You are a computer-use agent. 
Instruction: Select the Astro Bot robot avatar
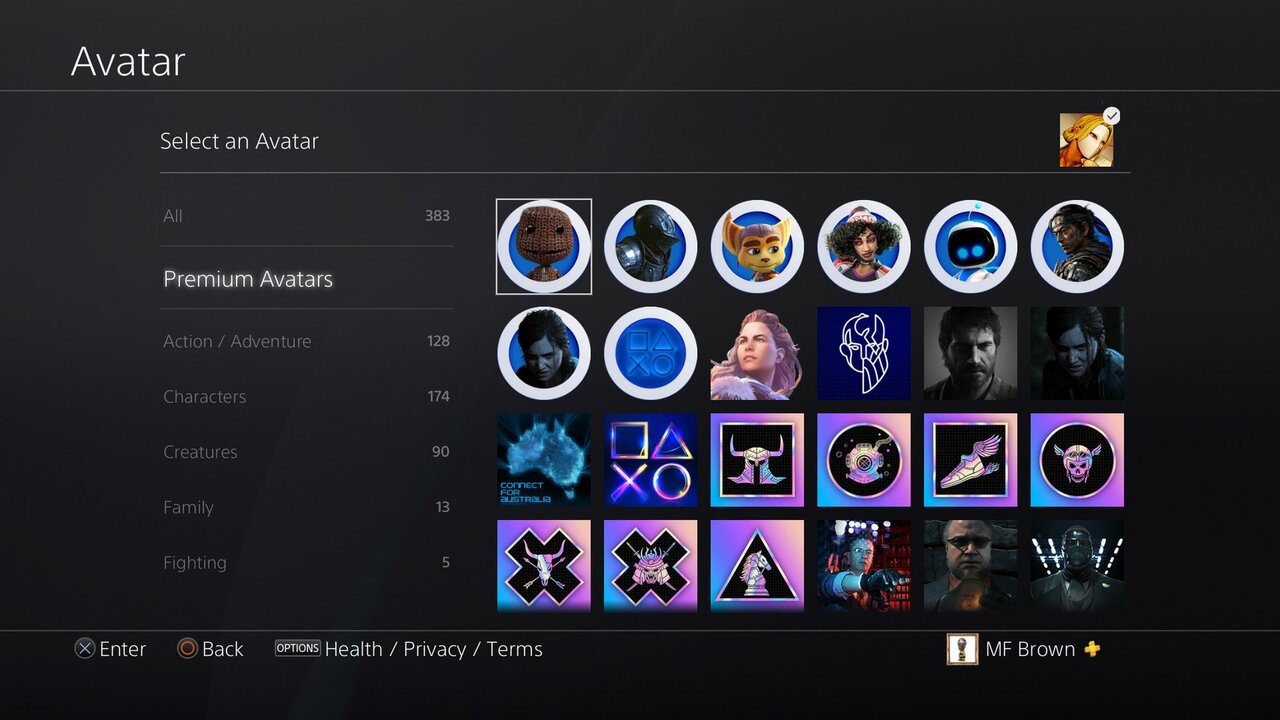(971, 246)
